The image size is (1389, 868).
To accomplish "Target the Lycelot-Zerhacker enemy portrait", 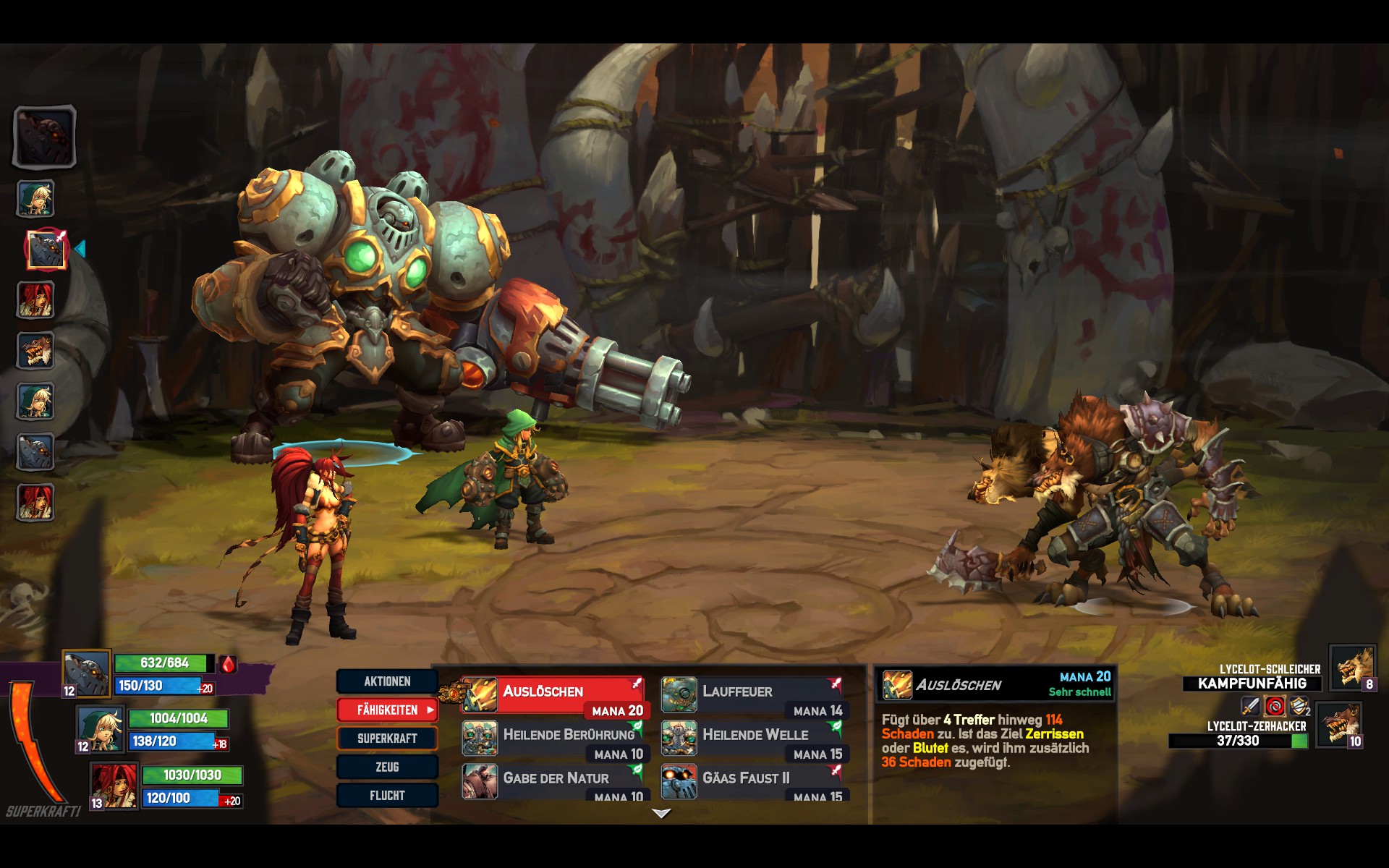I will (x=1338, y=724).
